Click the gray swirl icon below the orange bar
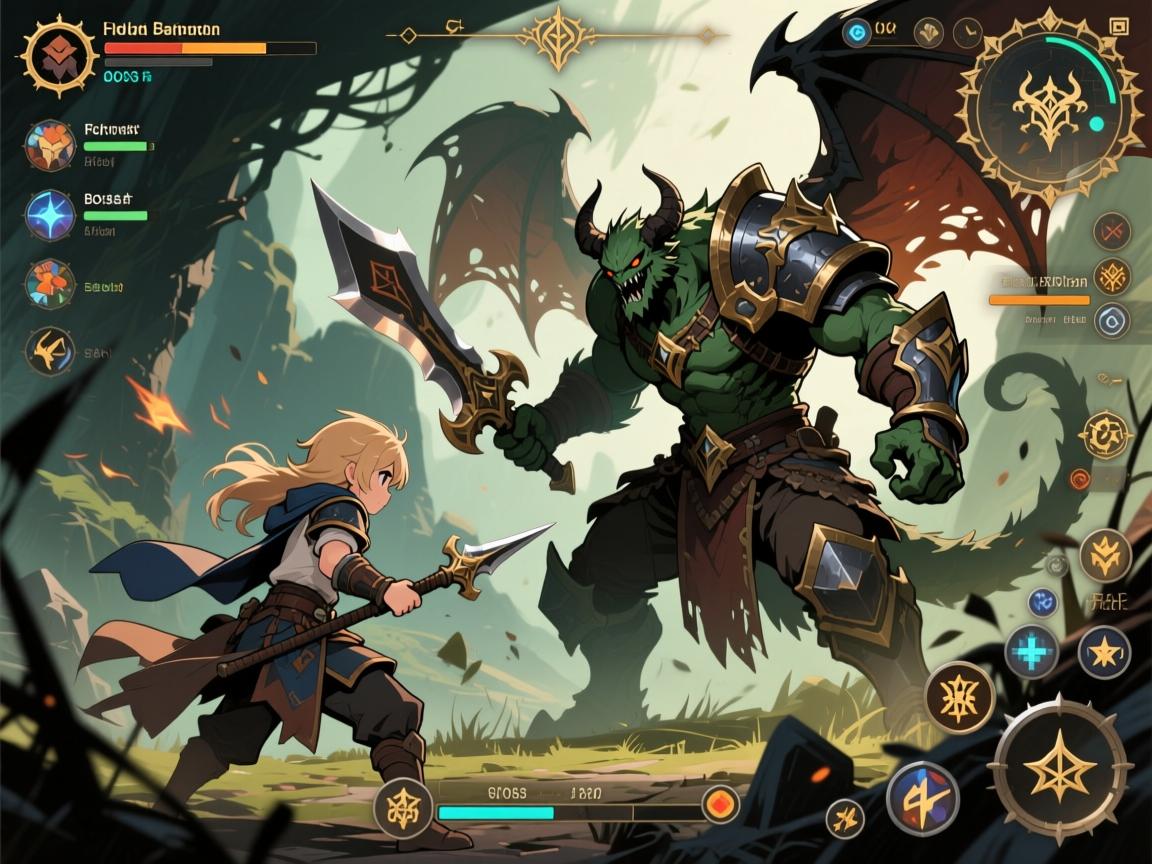 tap(1111, 321)
